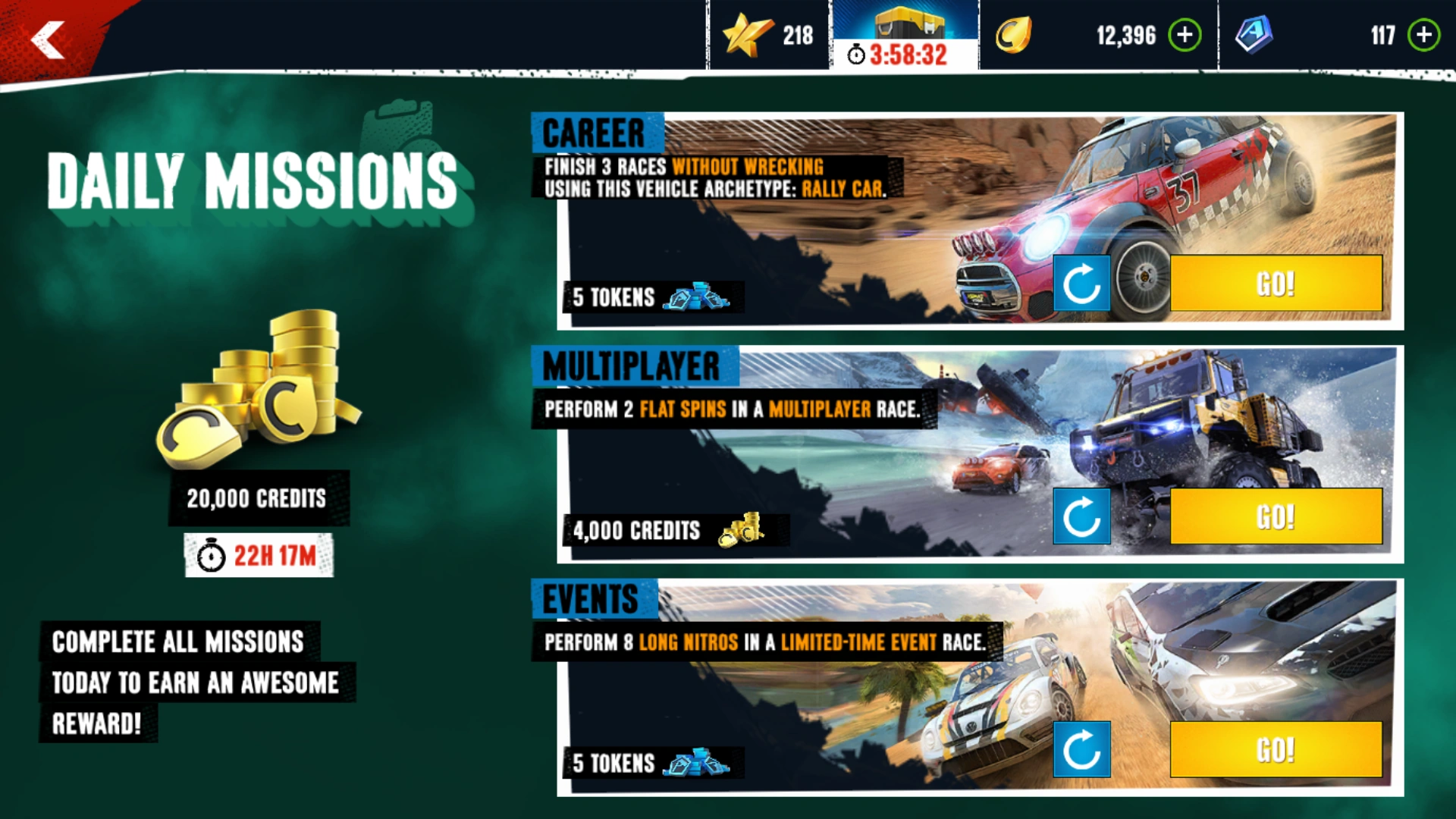Go back using the arrow in the top left
The height and width of the screenshot is (819, 1456).
point(47,38)
